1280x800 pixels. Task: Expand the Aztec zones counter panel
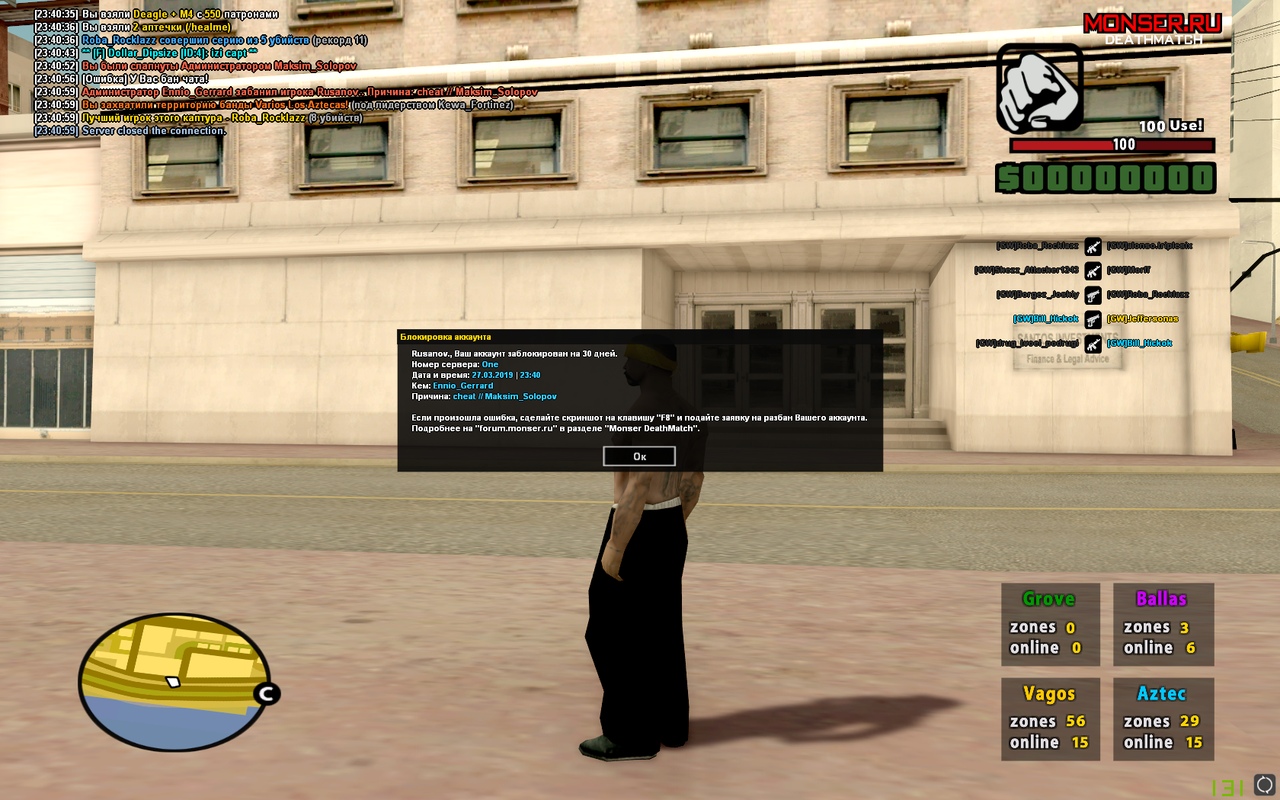coord(1163,718)
